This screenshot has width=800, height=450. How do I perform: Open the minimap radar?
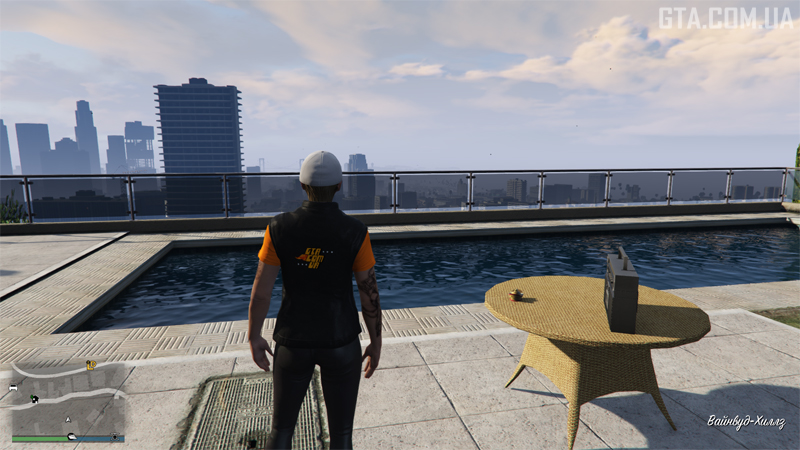[x=68, y=399]
